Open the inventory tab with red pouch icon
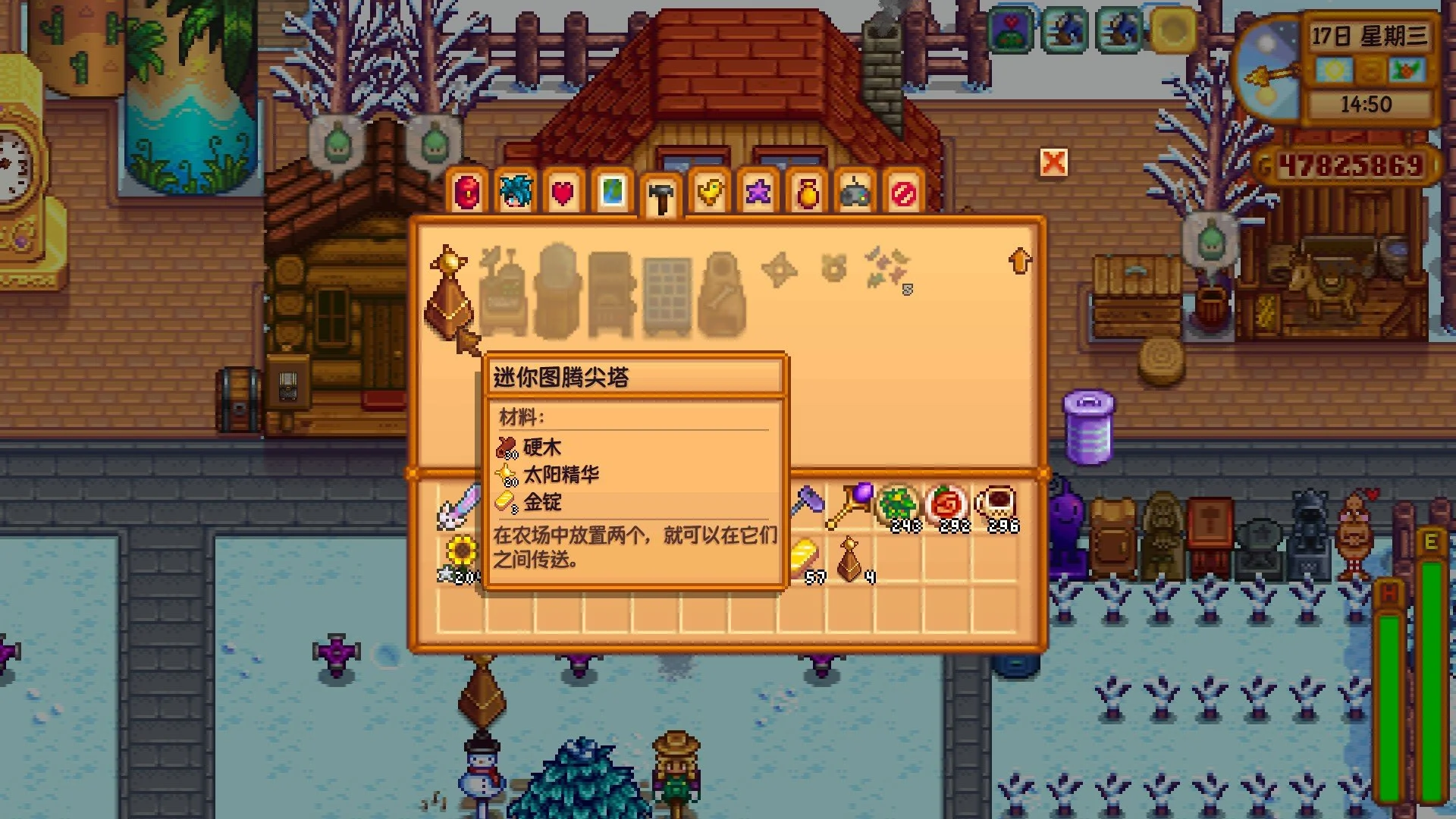The height and width of the screenshot is (819, 1456). (468, 193)
